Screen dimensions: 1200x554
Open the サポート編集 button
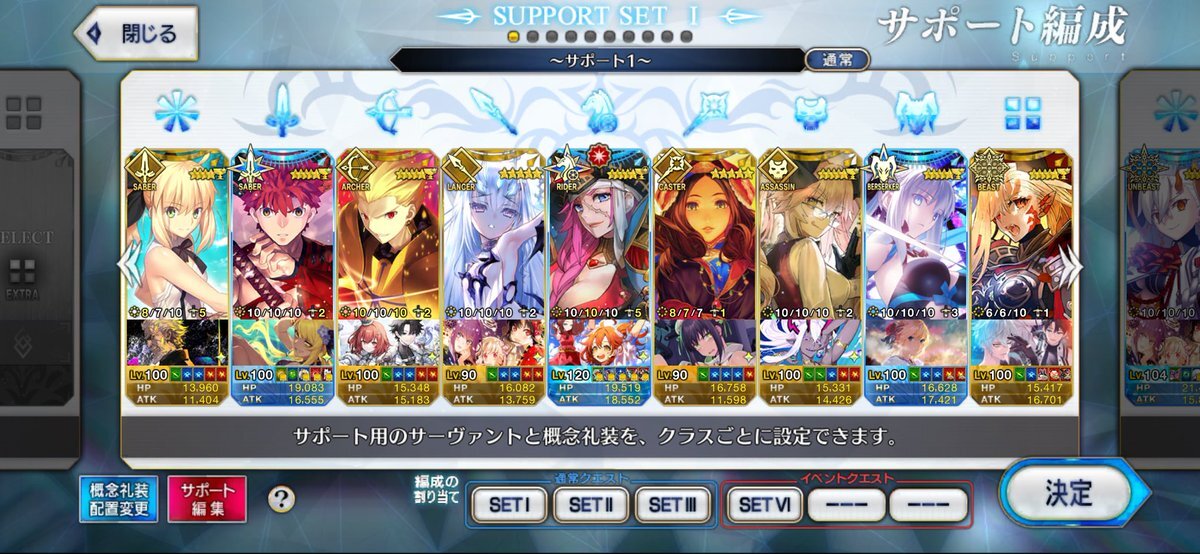[207, 499]
